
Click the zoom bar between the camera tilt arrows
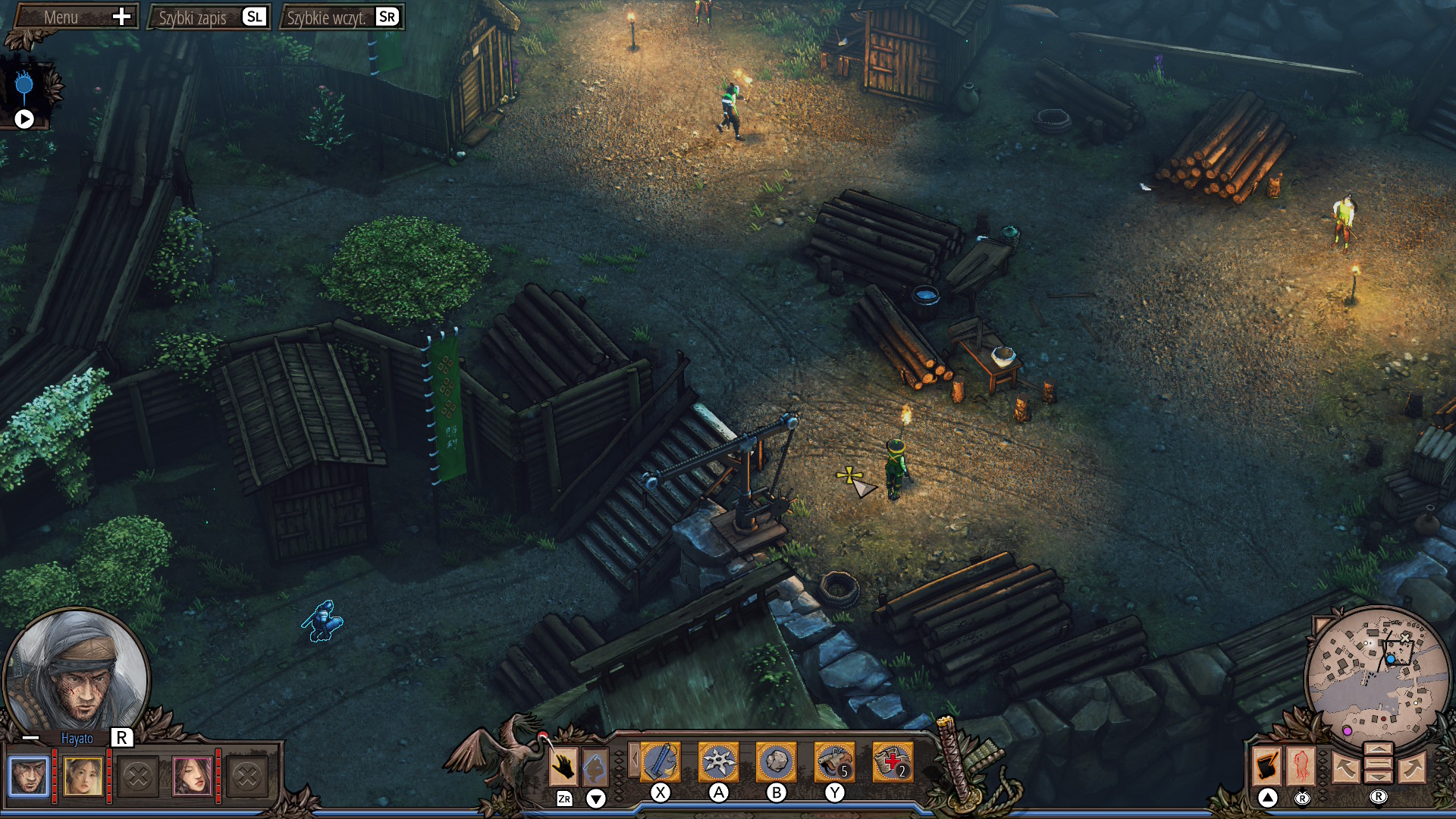[1379, 763]
